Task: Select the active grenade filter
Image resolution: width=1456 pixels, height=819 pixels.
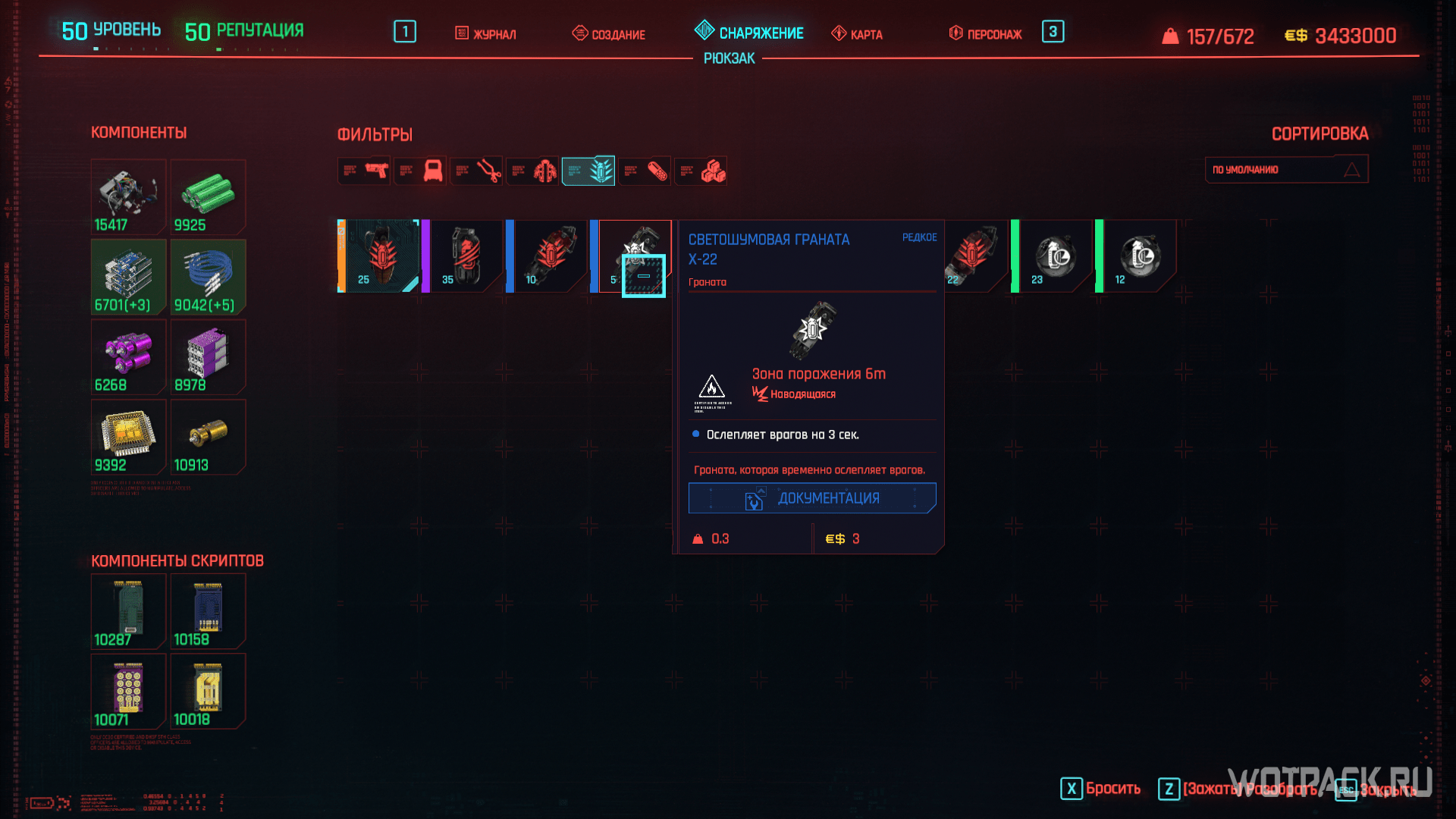Action: coord(588,171)
